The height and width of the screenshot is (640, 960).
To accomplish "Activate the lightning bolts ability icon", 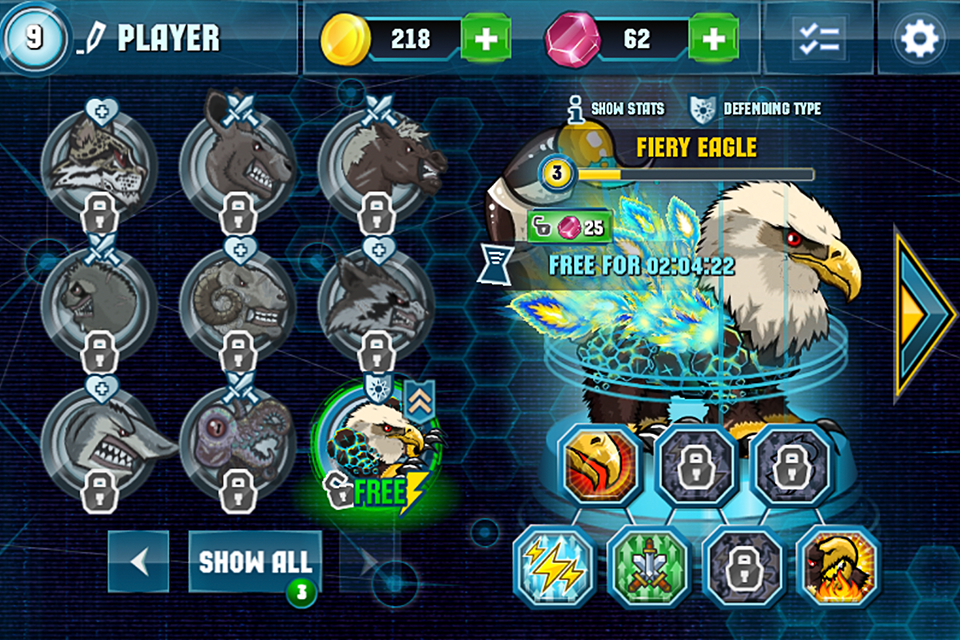I will click(551, 567).
